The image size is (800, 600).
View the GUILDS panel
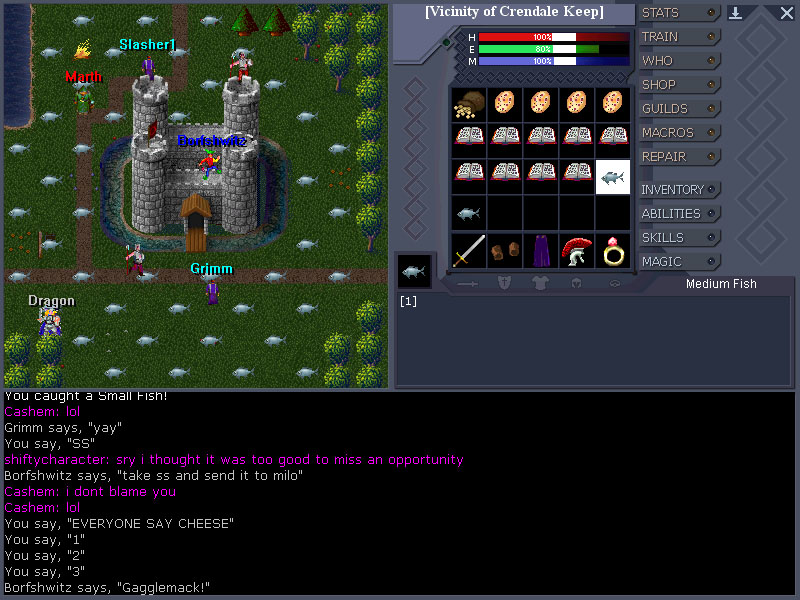[679, 109]
